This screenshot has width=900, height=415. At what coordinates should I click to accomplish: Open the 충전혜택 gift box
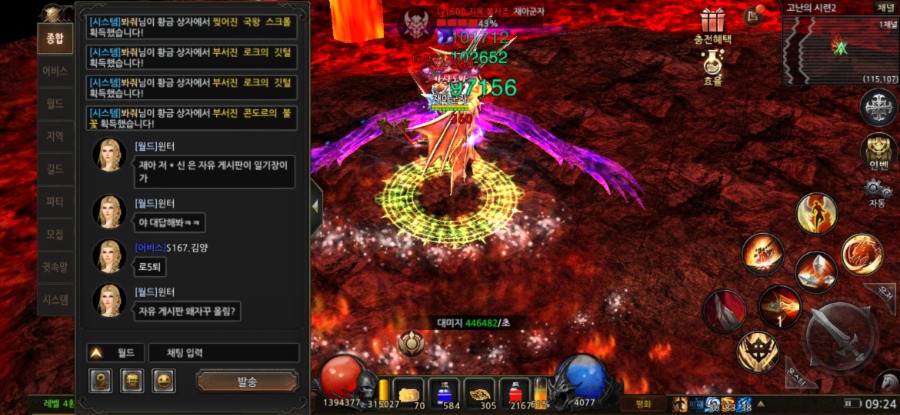pyautogui.click(x=712, y=20)
